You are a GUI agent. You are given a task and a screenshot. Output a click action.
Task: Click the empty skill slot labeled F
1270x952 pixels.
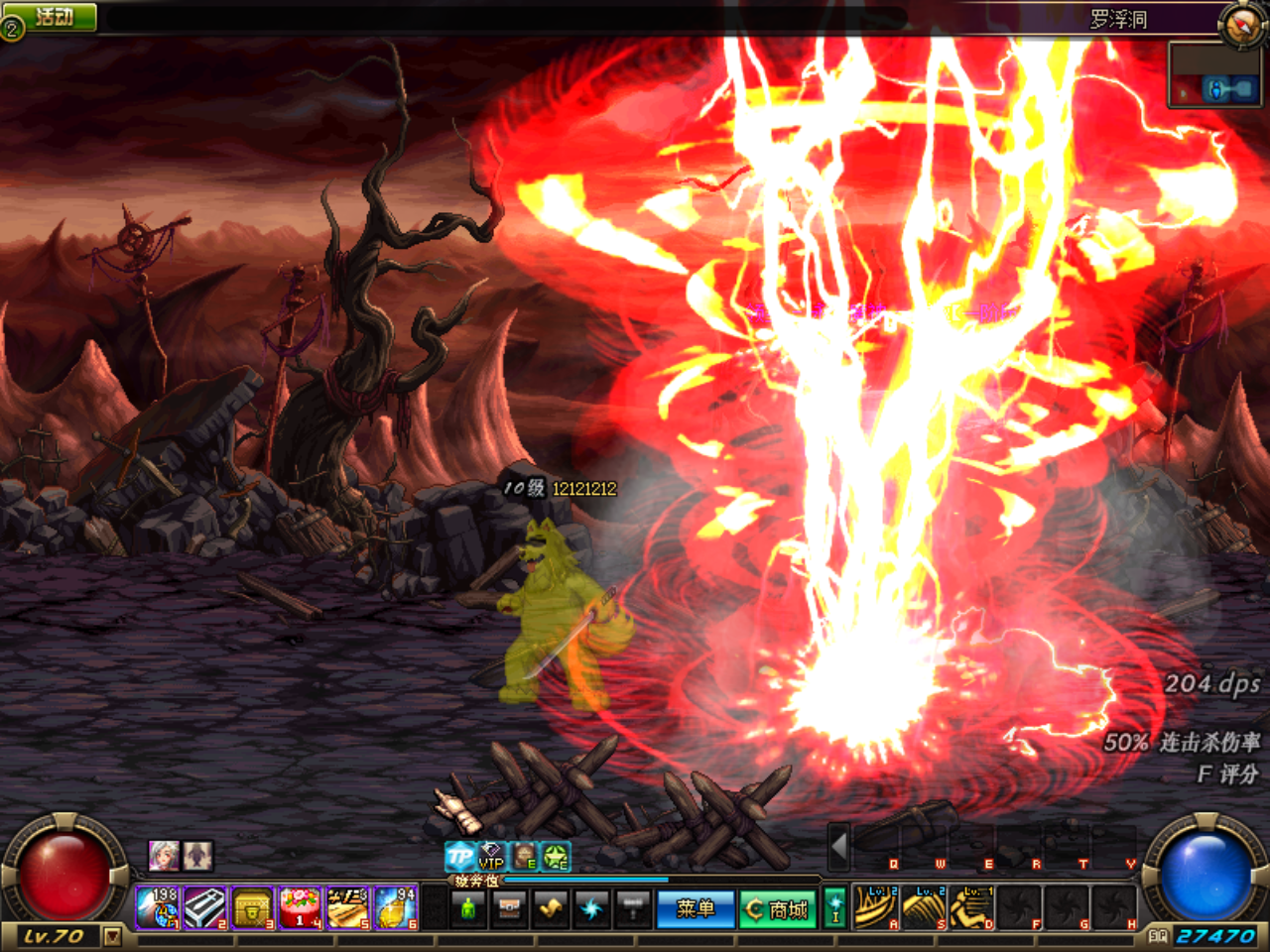click(x=1019, y=909)
